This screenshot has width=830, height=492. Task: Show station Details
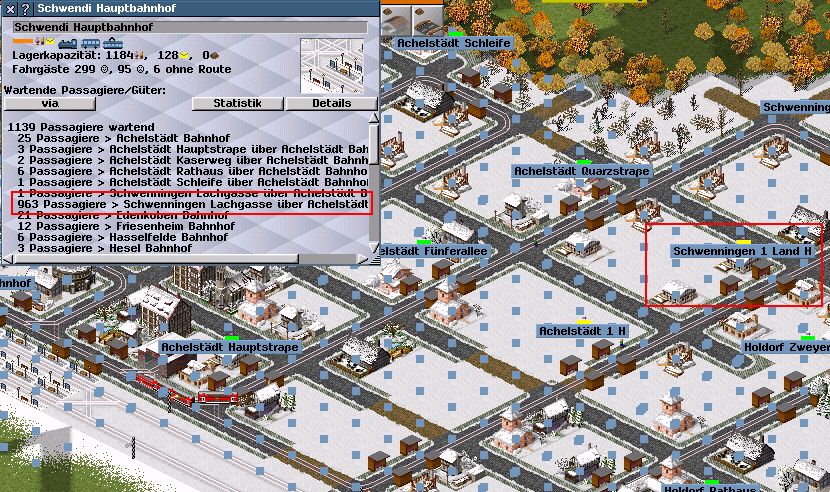tap(331, 103)
